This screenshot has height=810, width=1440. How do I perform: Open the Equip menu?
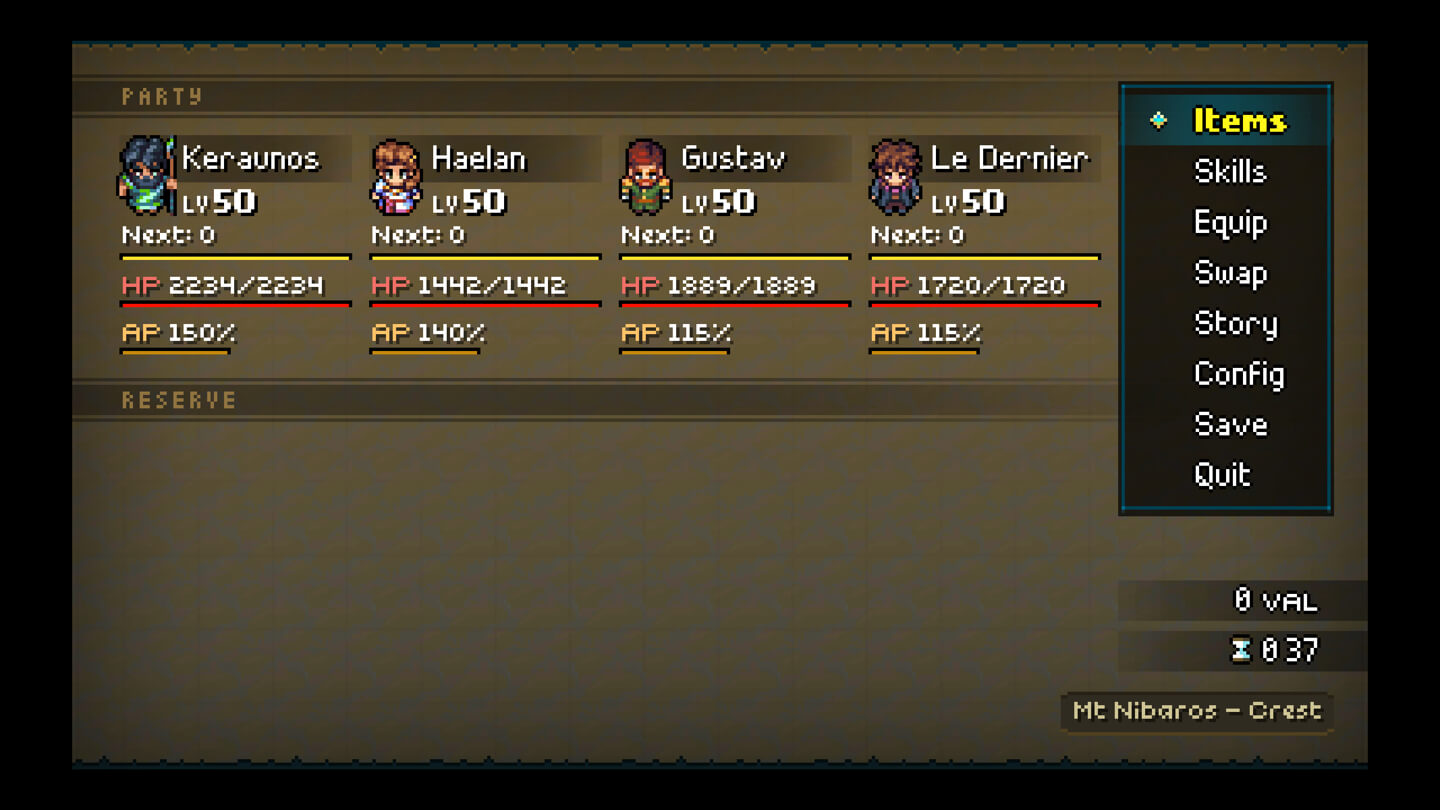click(1231, 223)
